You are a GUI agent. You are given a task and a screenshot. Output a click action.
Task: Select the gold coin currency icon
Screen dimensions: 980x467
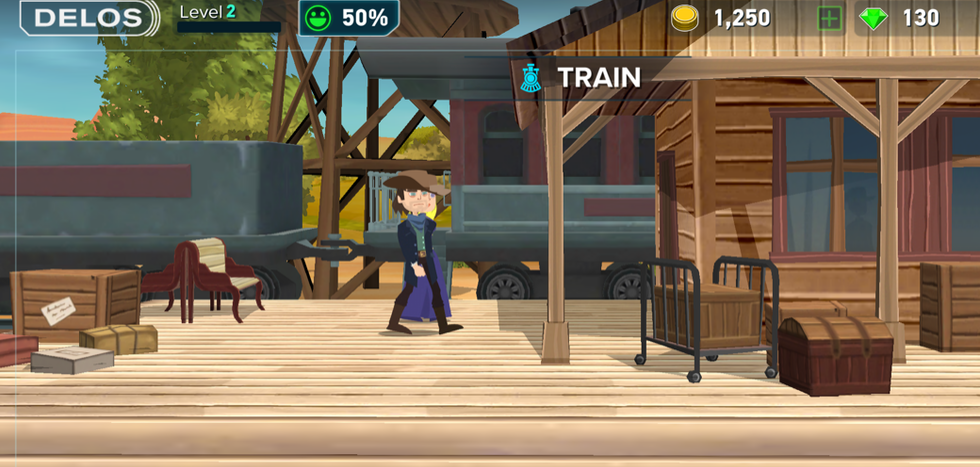point(685,18)
